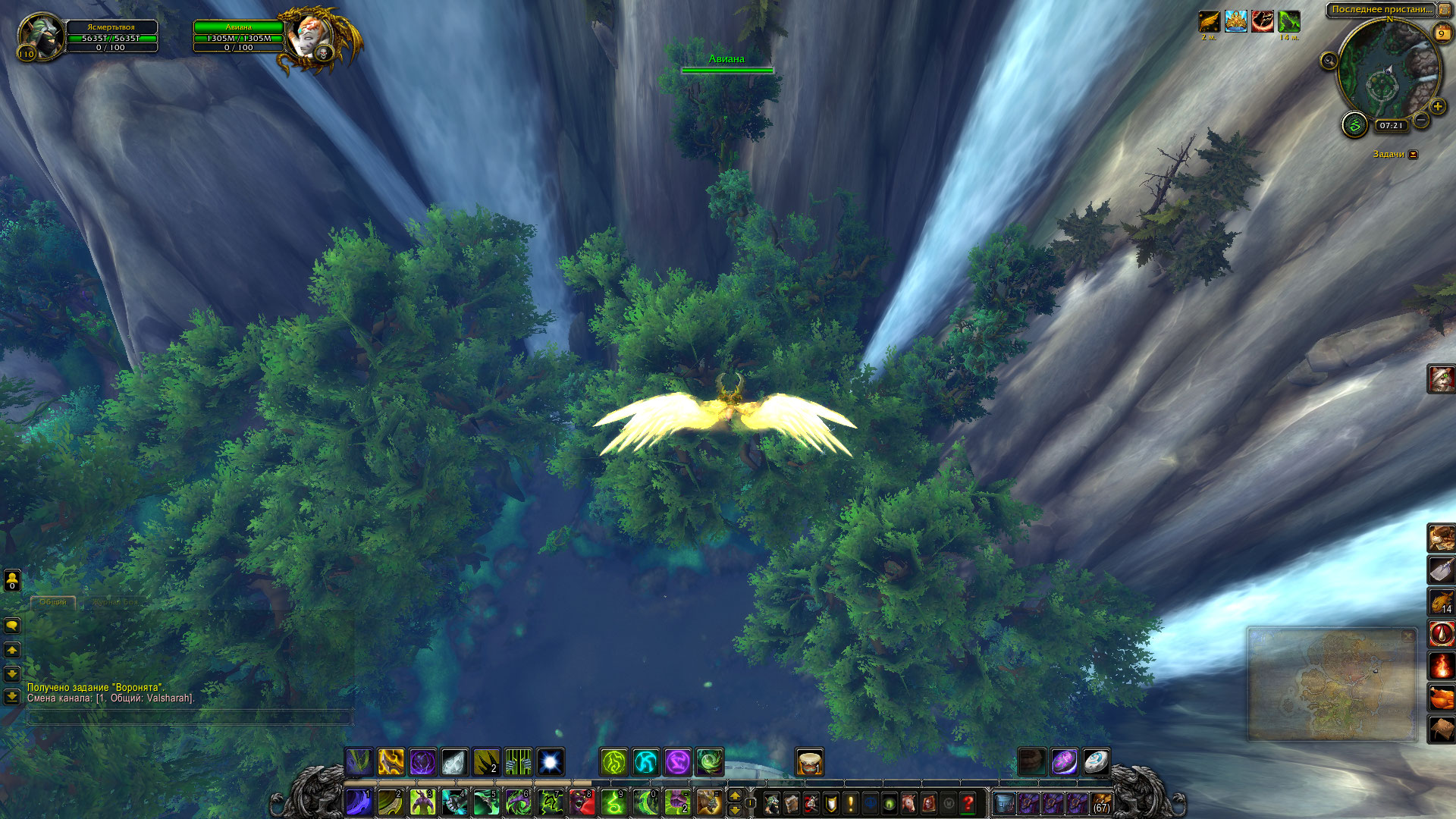Activate the white starburst ability icon

click(551, 761)
